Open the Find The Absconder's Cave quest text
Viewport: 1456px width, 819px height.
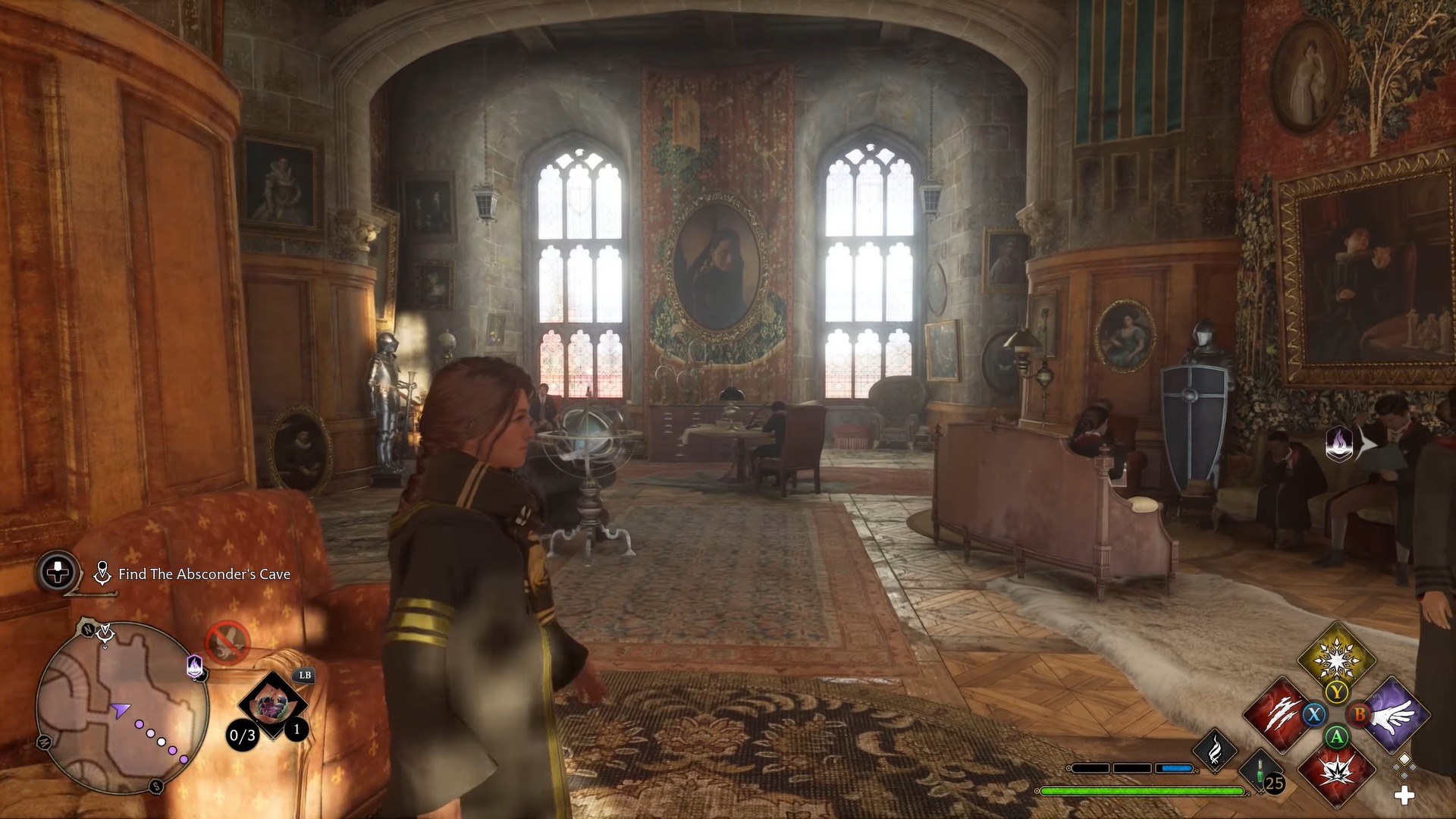point(204,575)
